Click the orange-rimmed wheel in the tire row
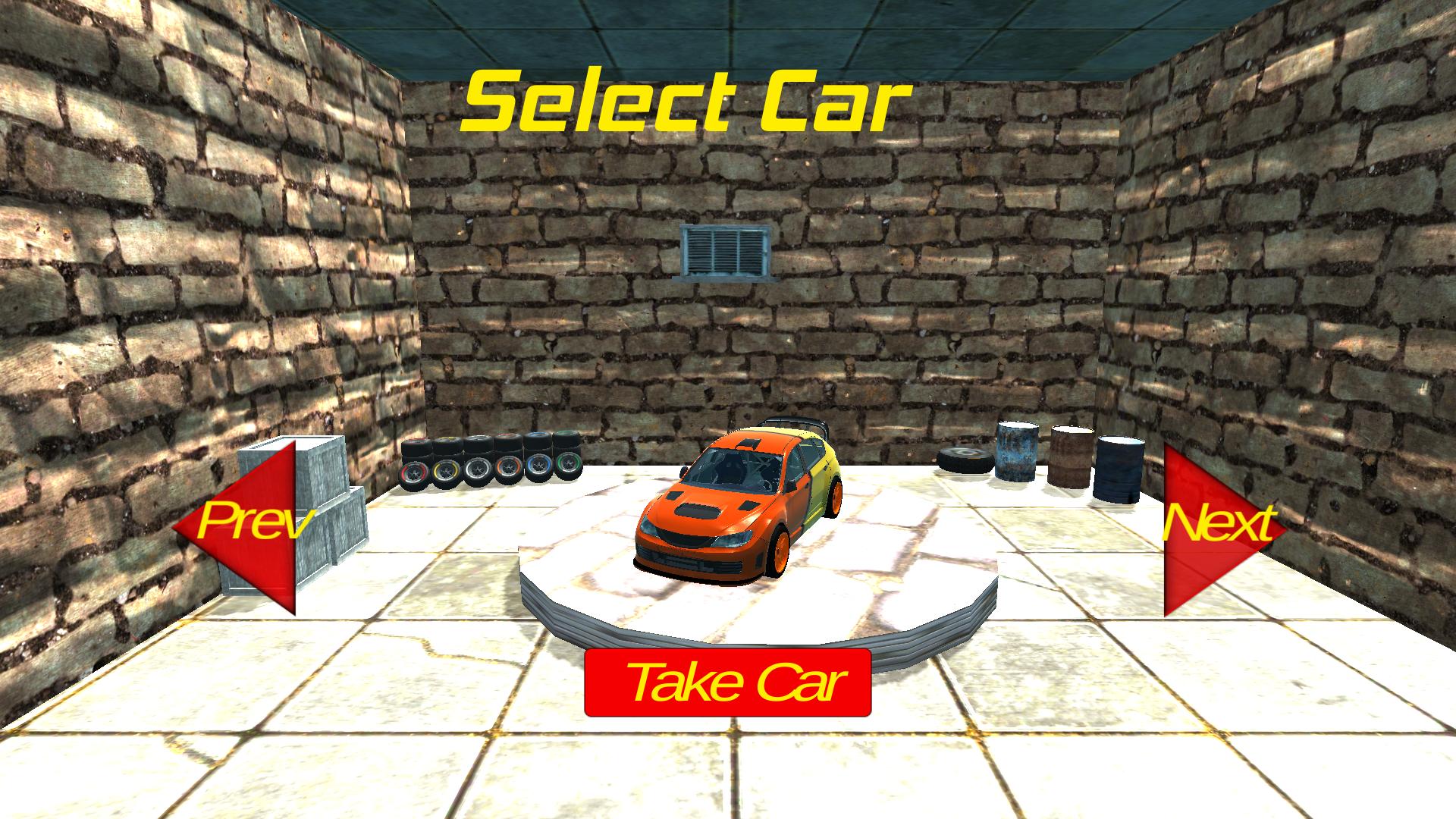 point(510,468)
